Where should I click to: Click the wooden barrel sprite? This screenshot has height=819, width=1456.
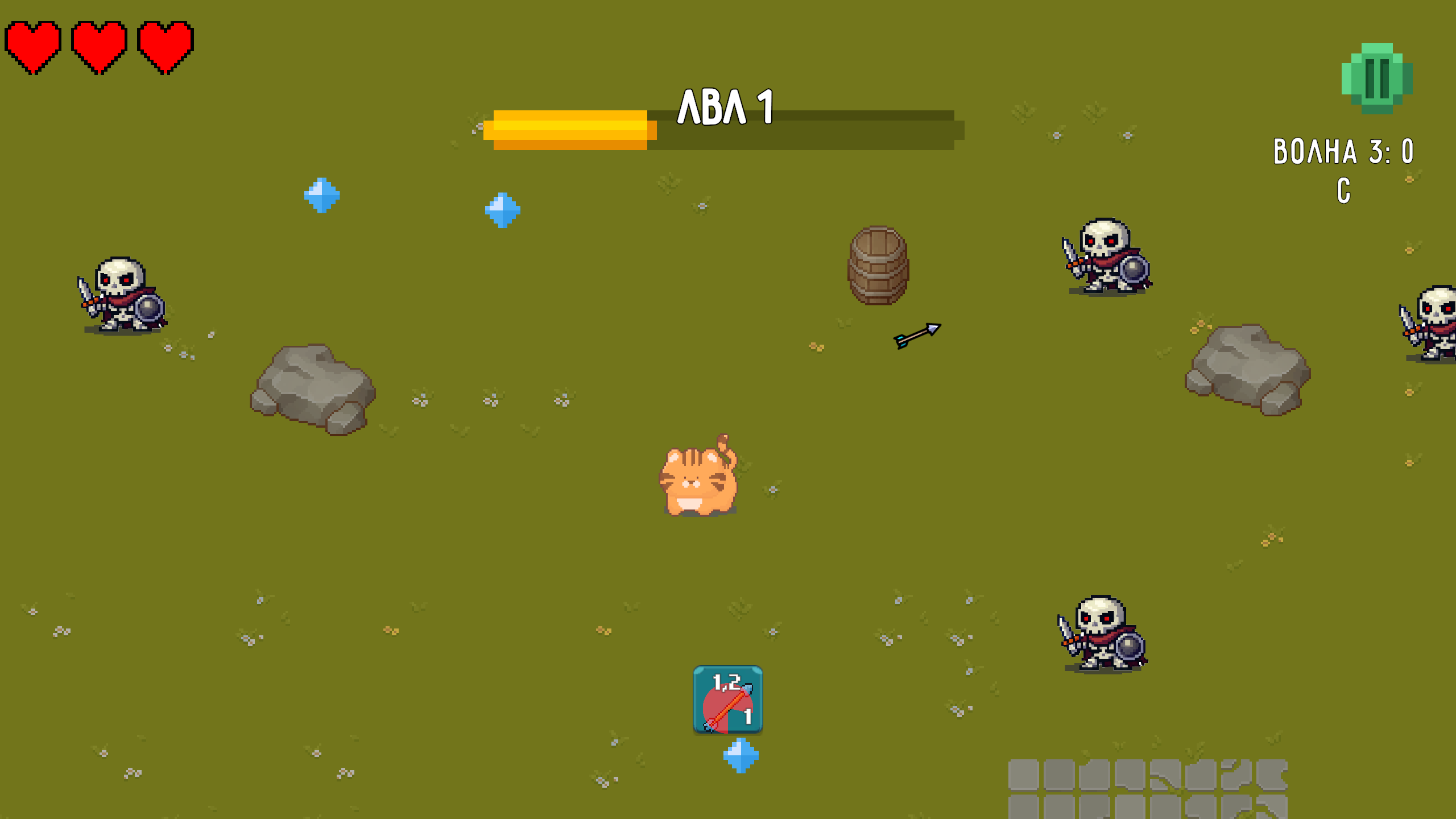tap(878, 264)
